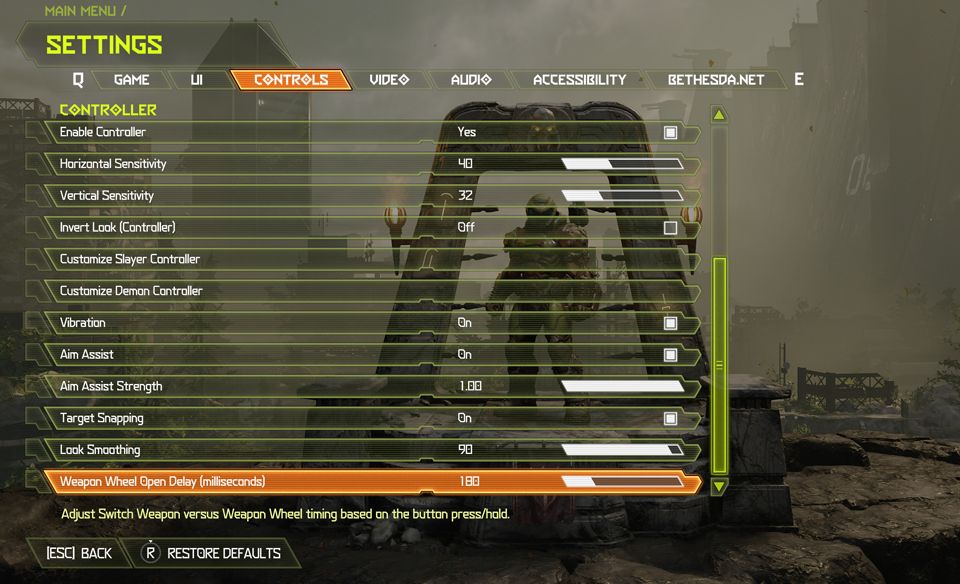The image size is (960, 584).
Task: Change the Look Smoothing slider
Action: tap(622, 450)
